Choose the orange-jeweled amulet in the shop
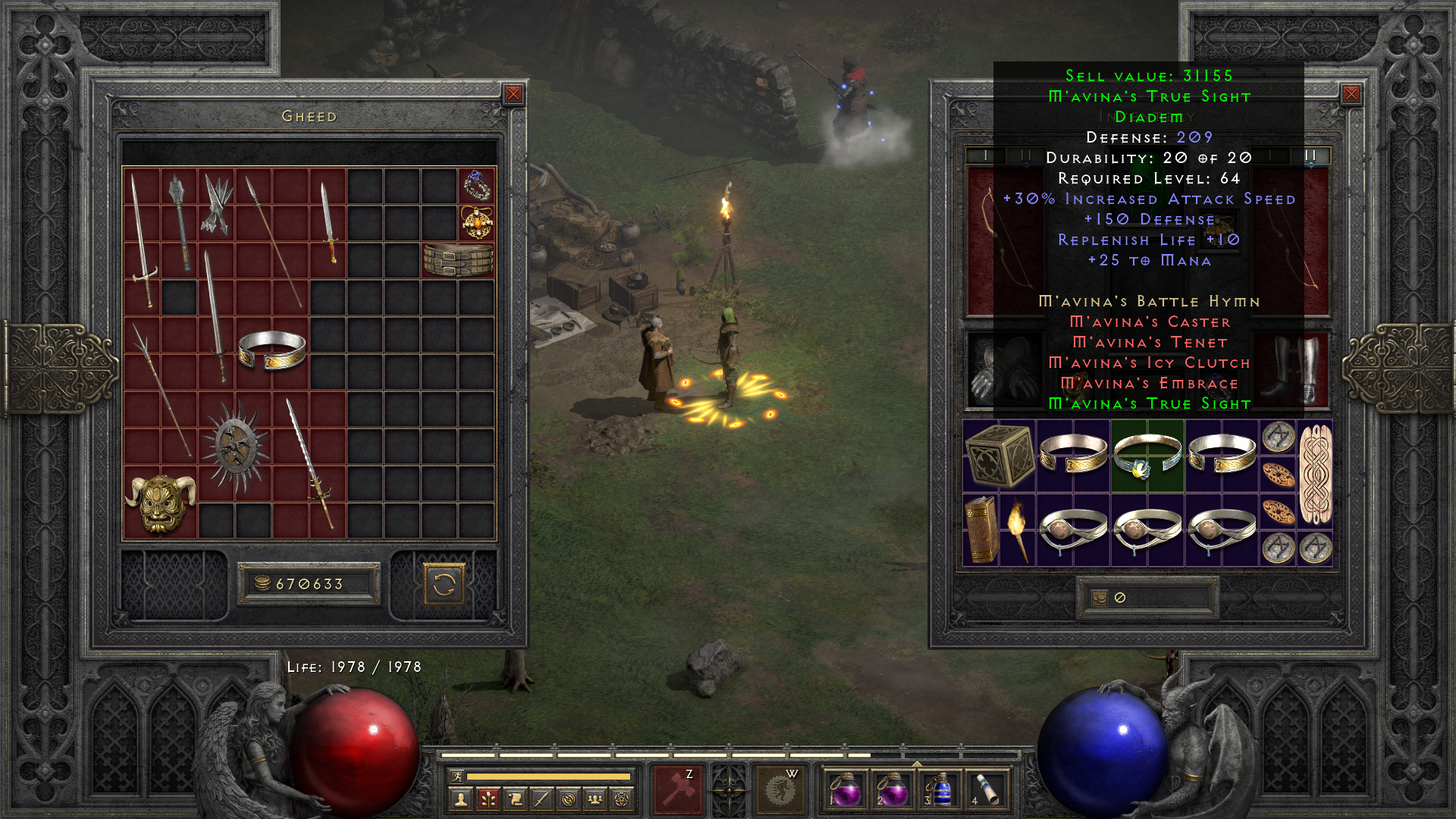 [477, 223]
